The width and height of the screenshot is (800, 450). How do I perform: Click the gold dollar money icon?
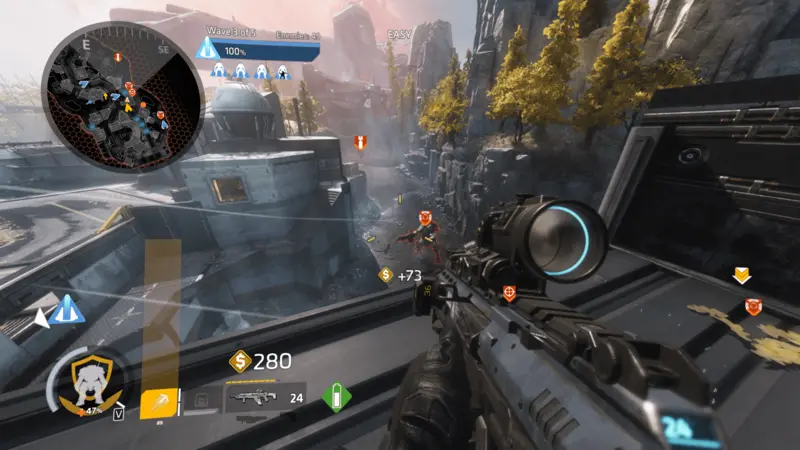coord(240,361)
